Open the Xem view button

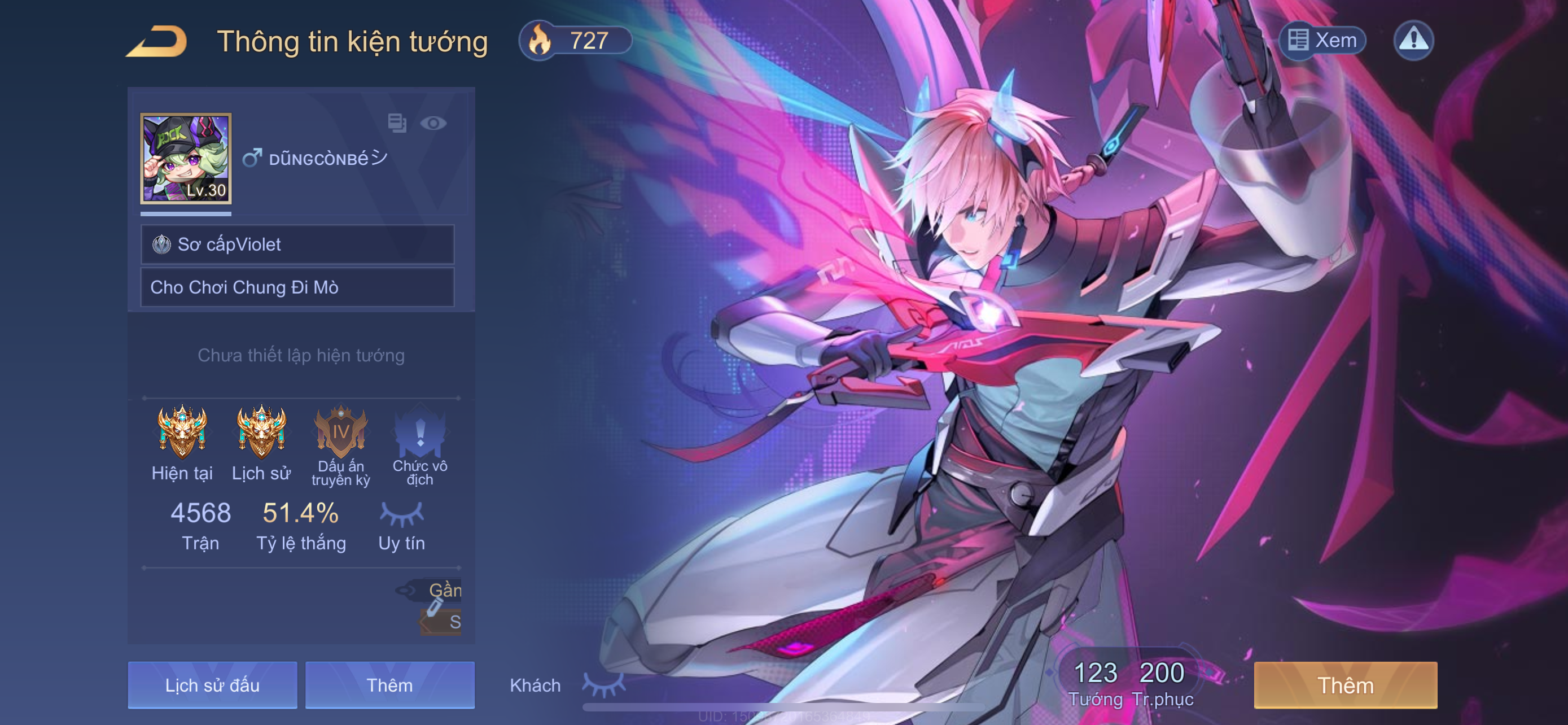click(x=1321, y=40)
